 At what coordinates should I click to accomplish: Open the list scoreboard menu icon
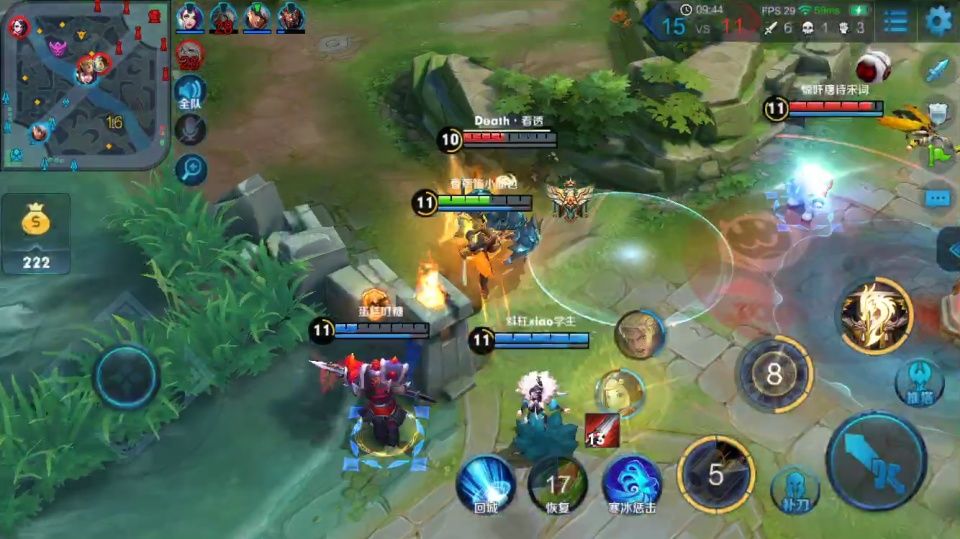pyautogui.click(x=895, y=20)
